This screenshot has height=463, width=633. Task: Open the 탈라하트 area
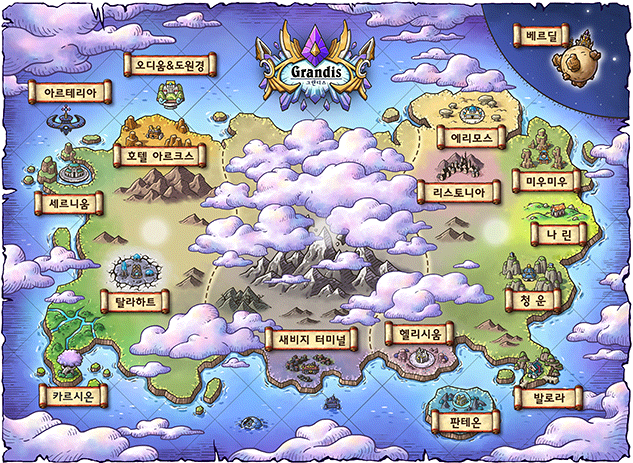click(x=135, y=301)
